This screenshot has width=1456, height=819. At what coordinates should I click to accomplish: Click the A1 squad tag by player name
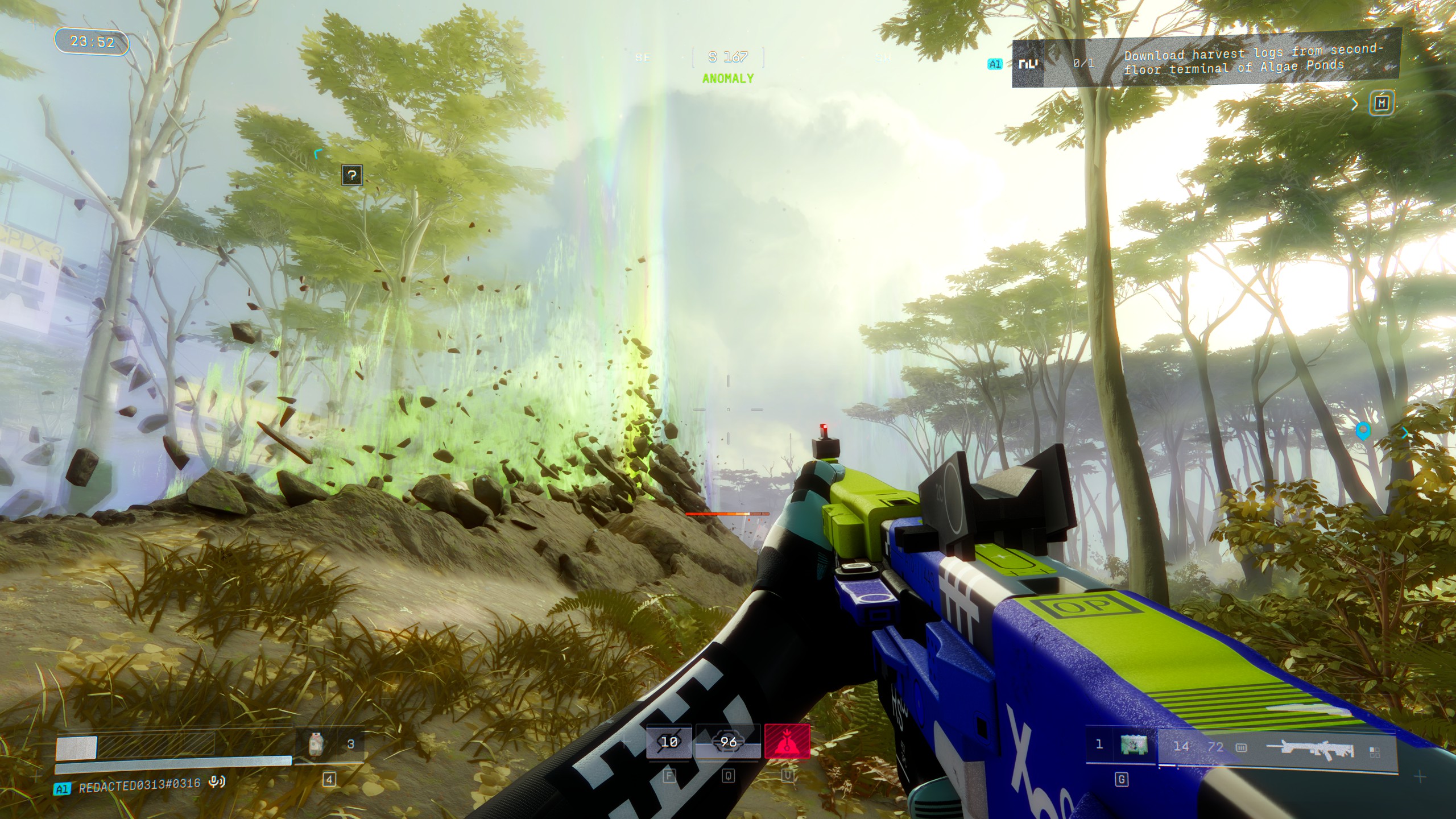point(62,789)
